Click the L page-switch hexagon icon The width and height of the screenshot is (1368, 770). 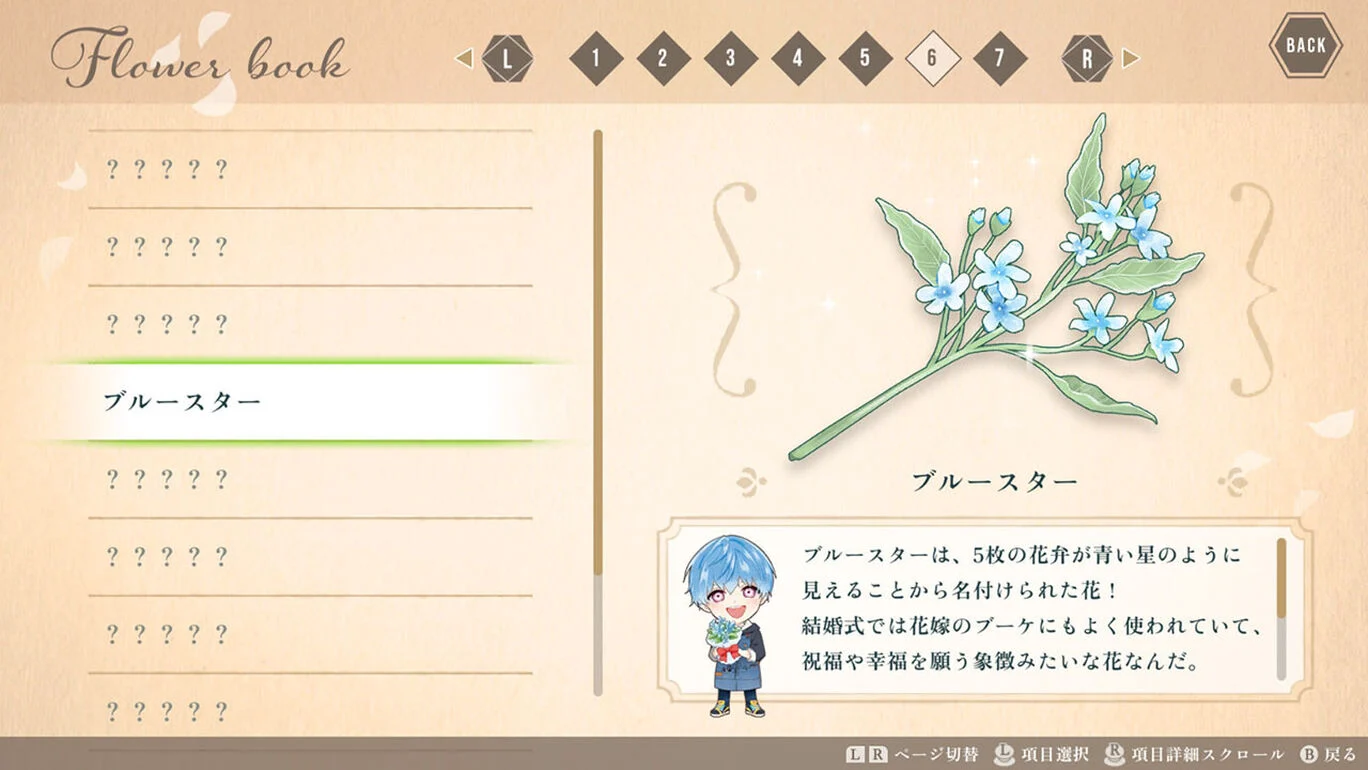click(x=508, y=57)
